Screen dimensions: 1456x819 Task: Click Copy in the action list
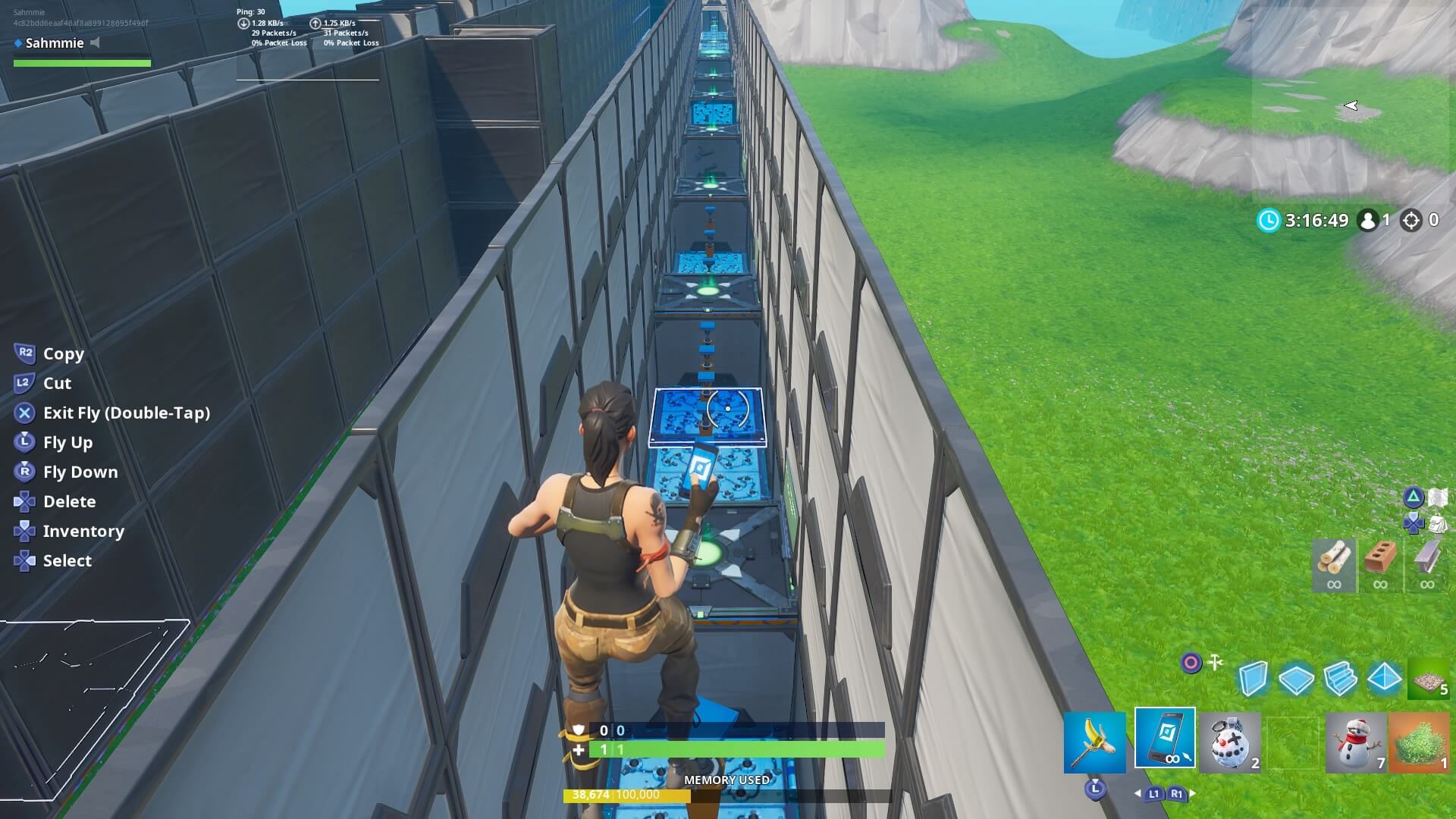coord(63,353)
